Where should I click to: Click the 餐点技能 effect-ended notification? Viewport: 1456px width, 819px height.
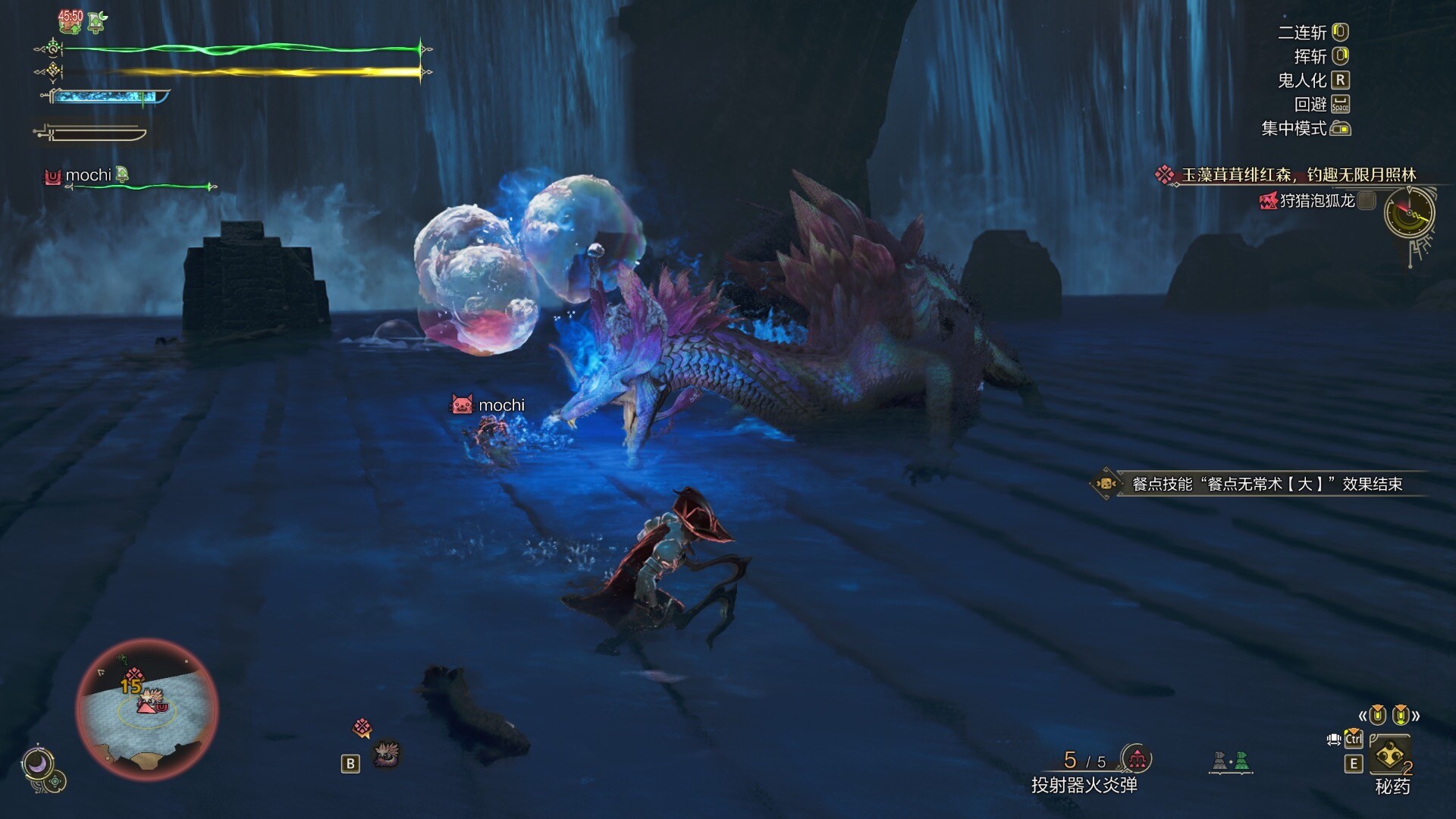(1265, 484)
